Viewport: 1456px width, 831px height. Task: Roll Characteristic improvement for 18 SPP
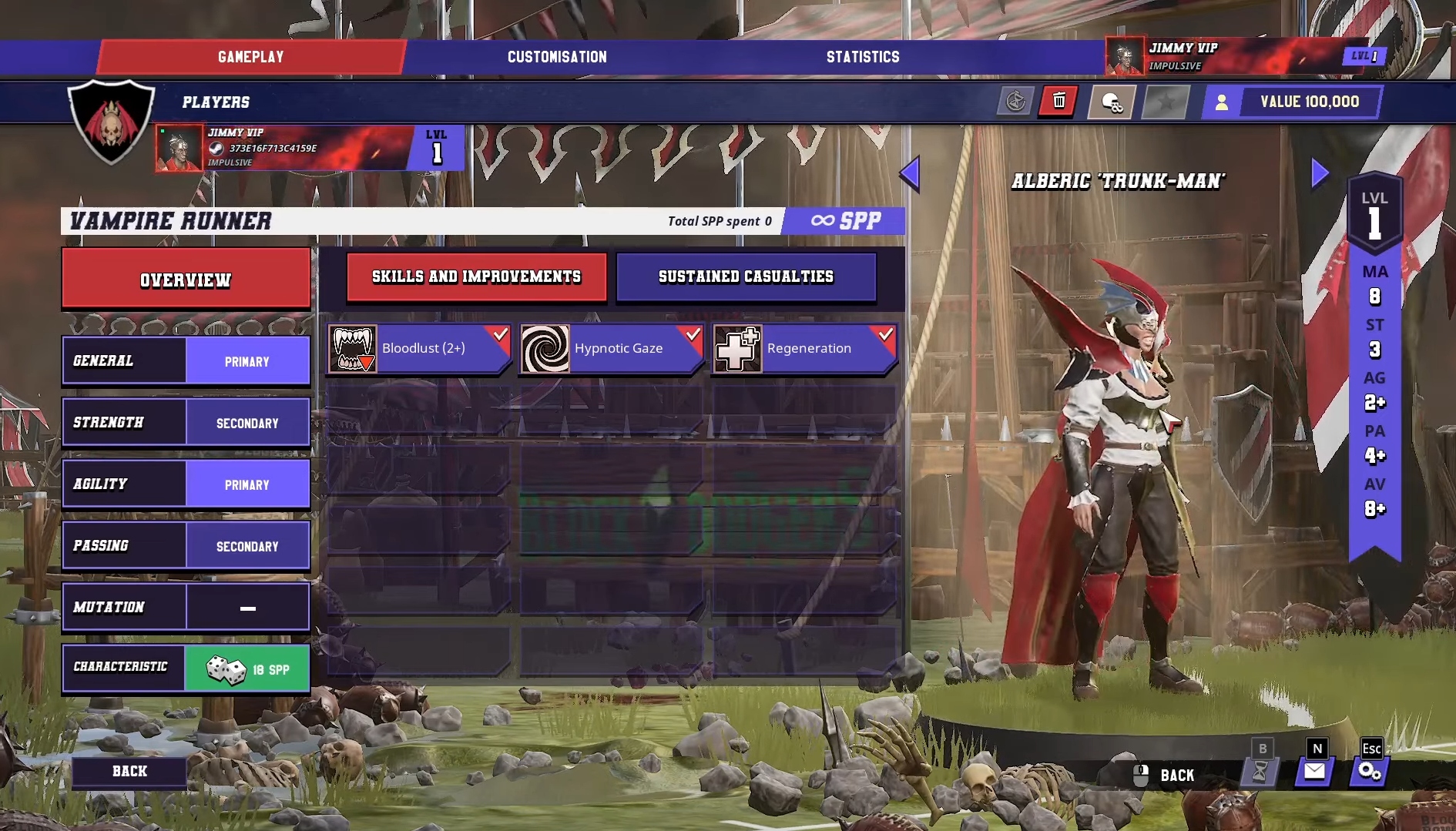(186, 668)
